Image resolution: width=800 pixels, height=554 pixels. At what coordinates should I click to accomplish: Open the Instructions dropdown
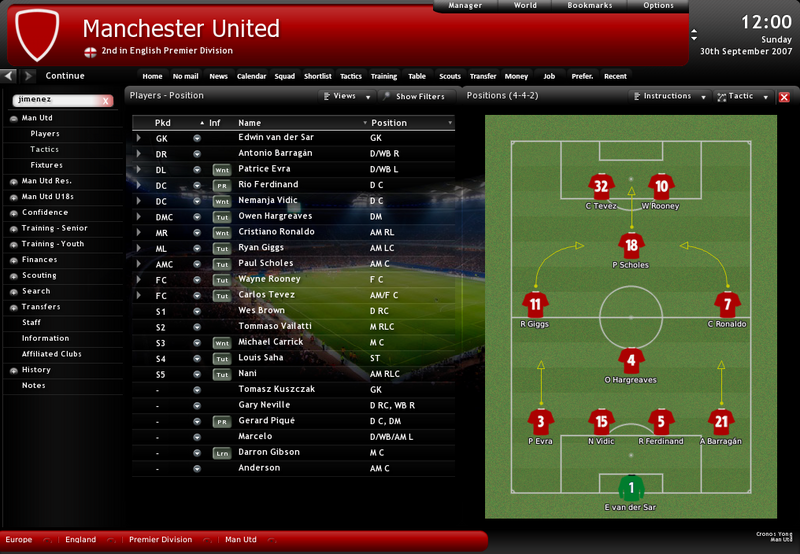pyautogui.click(x=667, y=97)
